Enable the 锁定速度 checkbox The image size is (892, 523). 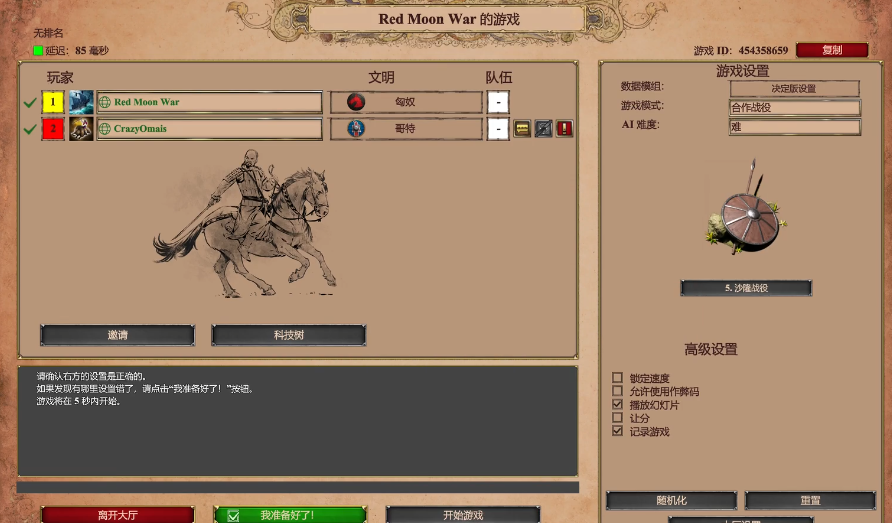point(617,378)
